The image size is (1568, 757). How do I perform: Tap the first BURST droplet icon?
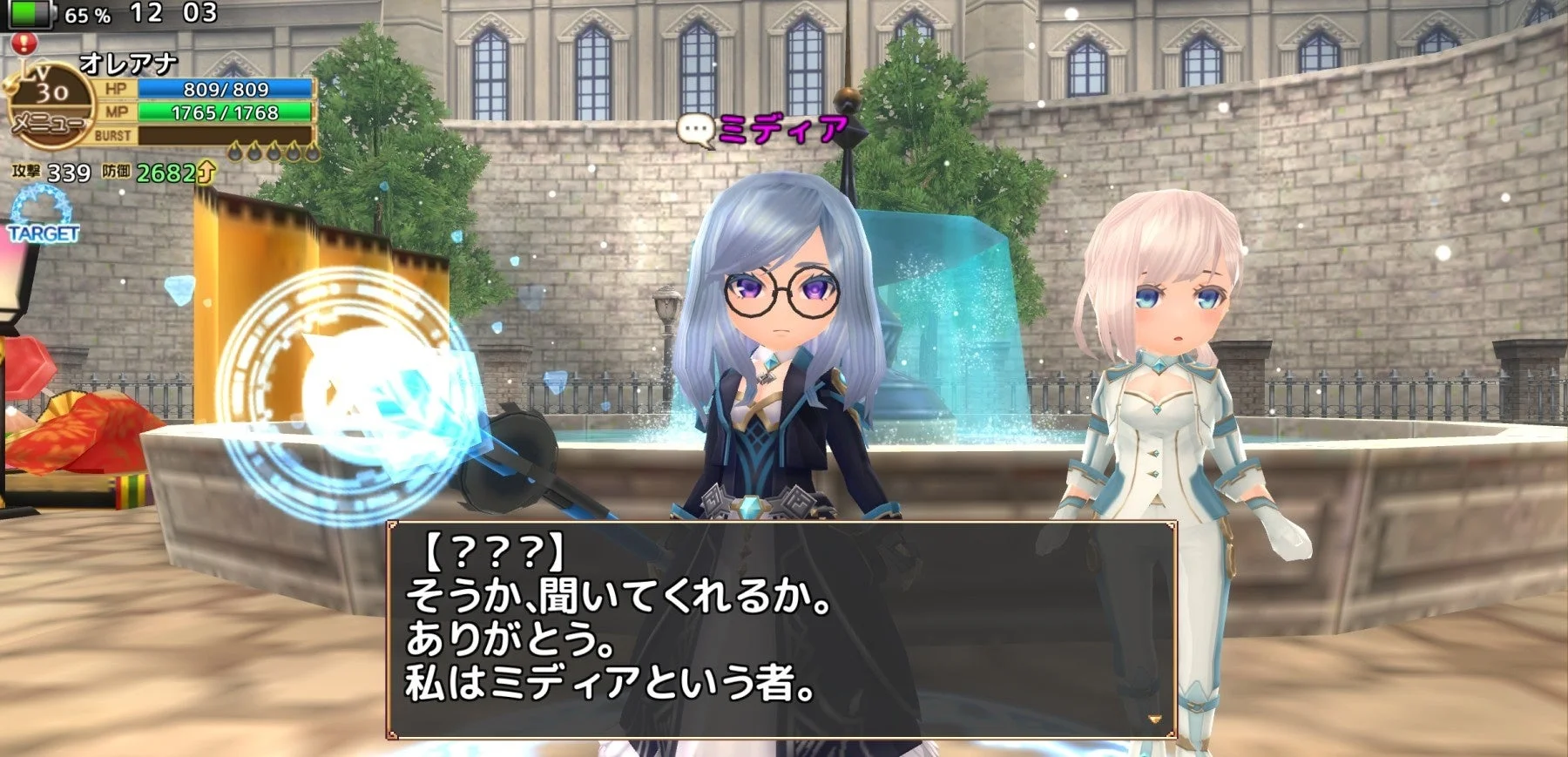(x=233, y=150)
